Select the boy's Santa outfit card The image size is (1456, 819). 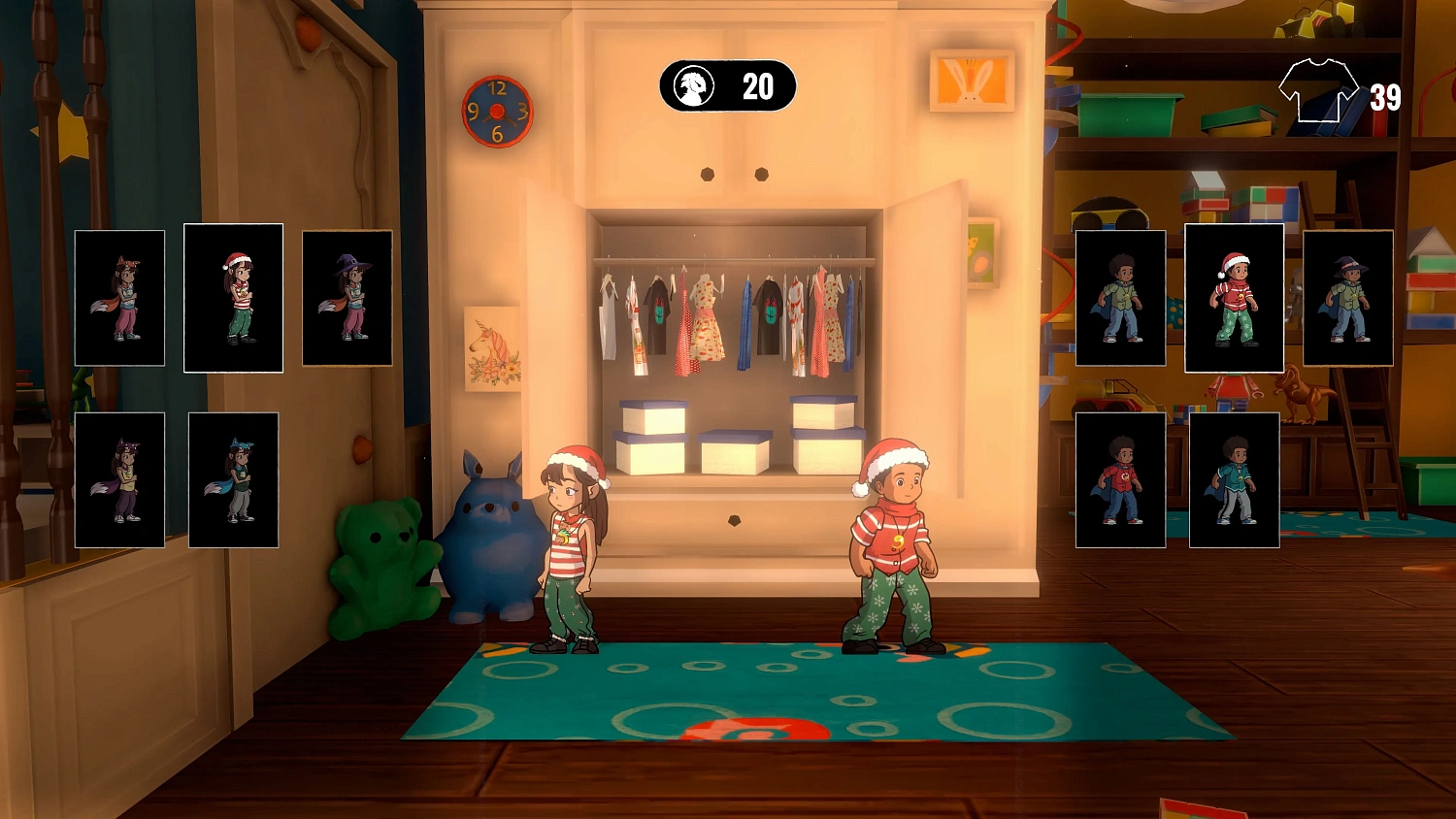pos(1234,298)
